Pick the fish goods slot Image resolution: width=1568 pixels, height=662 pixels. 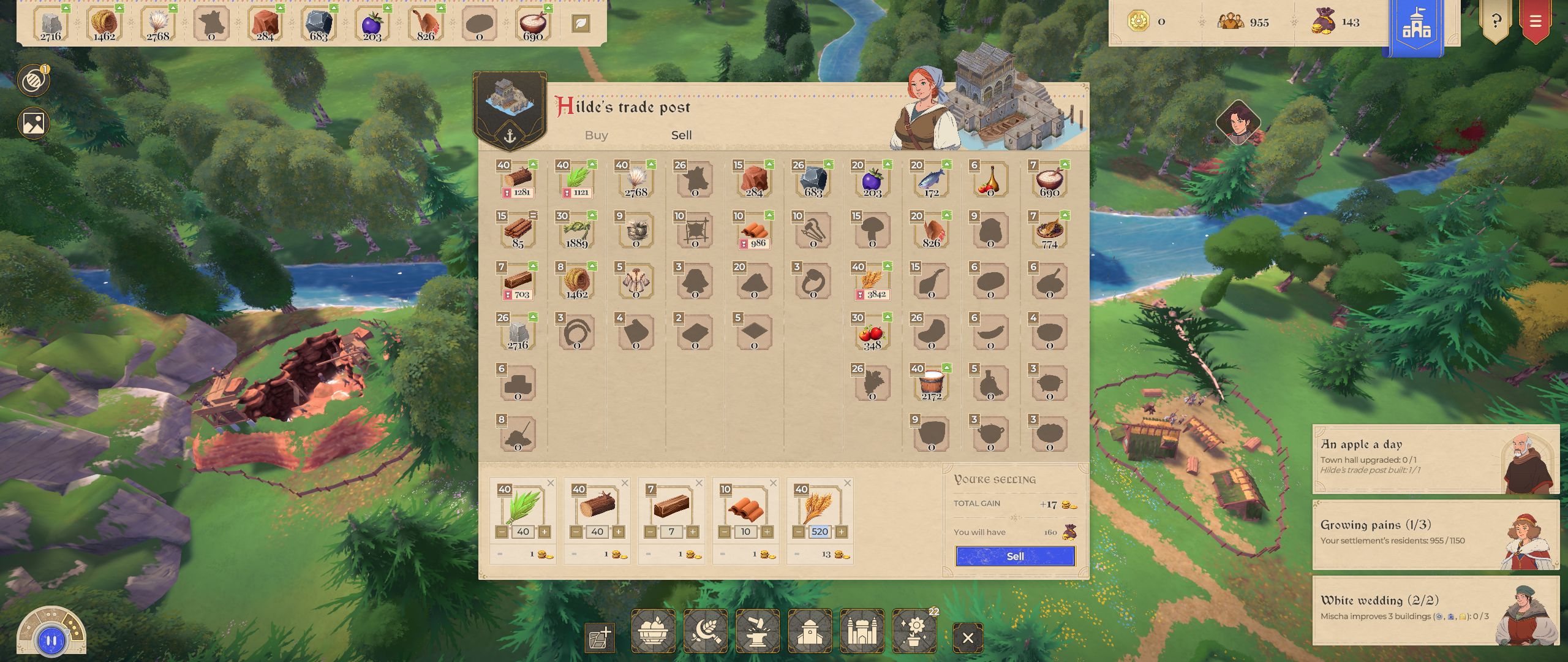tap(931, 180)
